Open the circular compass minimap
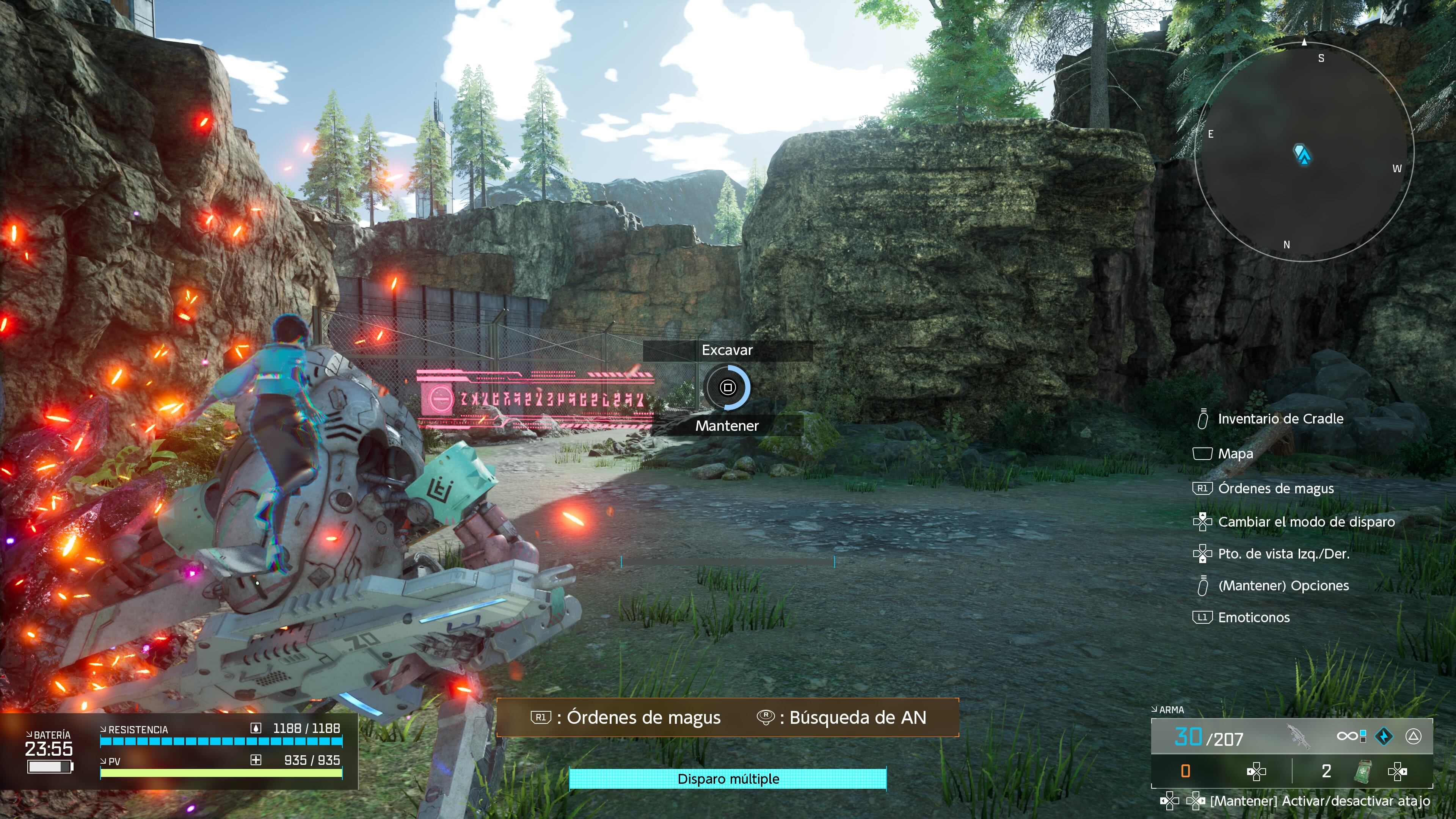The image size is (1456, 819). [x=1304, y=152]
